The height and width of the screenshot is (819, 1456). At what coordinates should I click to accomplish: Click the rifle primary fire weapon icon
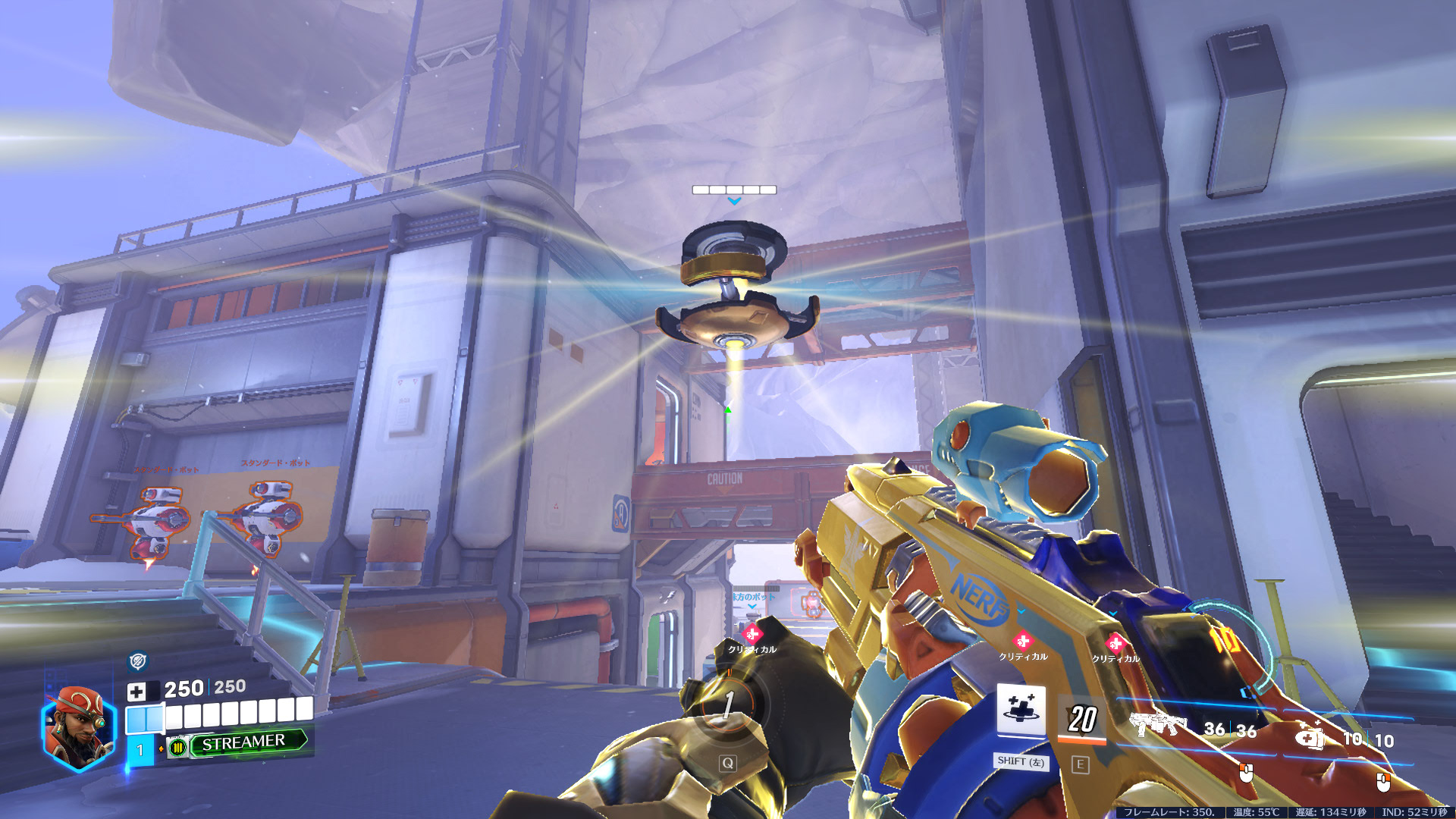[1157, 723]
